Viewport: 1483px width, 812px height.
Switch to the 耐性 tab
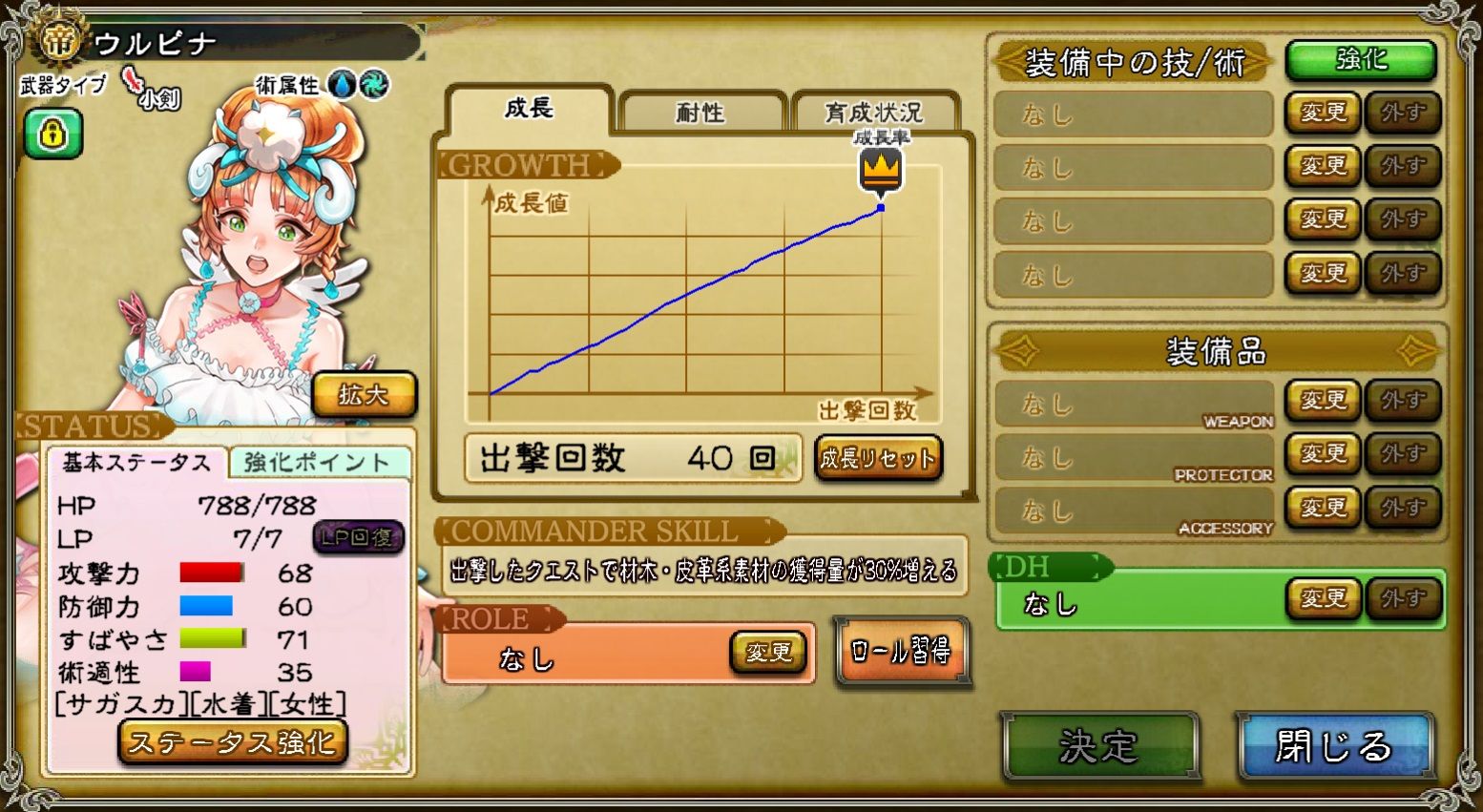(701, 111)
